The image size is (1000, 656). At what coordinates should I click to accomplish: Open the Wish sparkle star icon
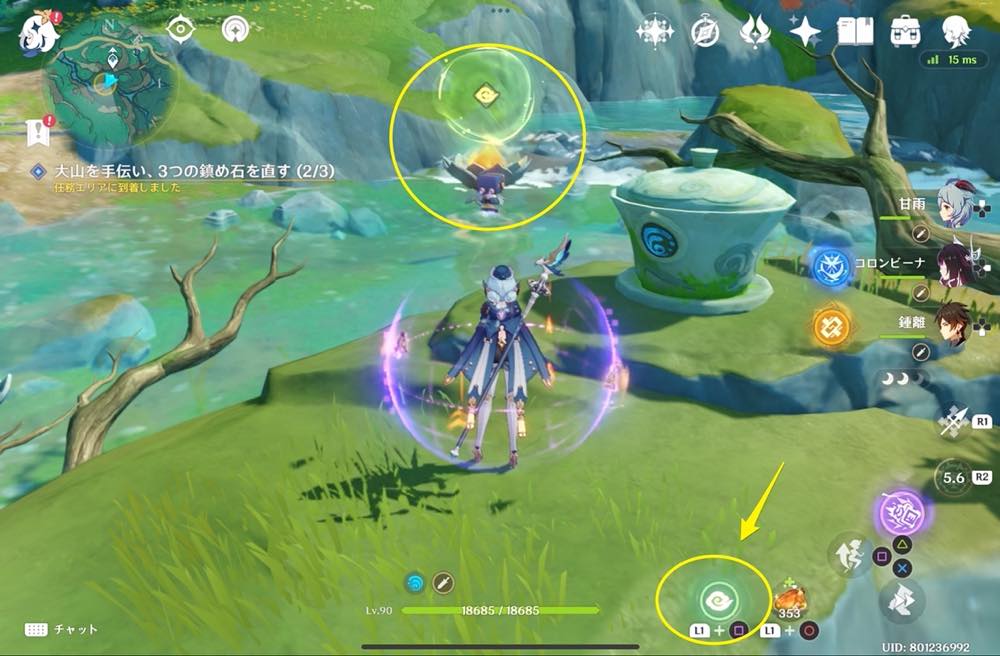tap(804, 32)
